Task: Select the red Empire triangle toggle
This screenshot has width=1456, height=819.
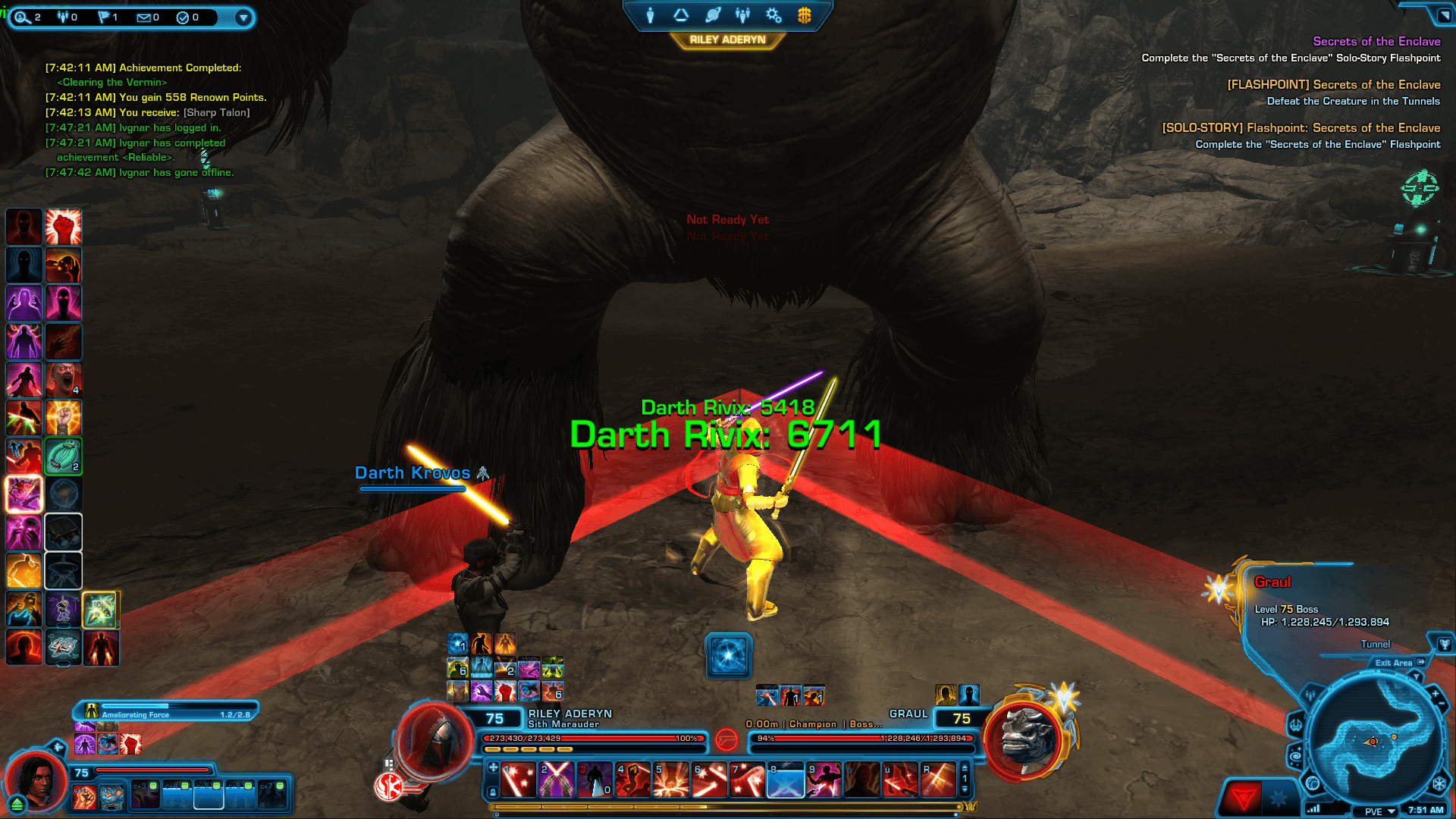Action: 1244,797
